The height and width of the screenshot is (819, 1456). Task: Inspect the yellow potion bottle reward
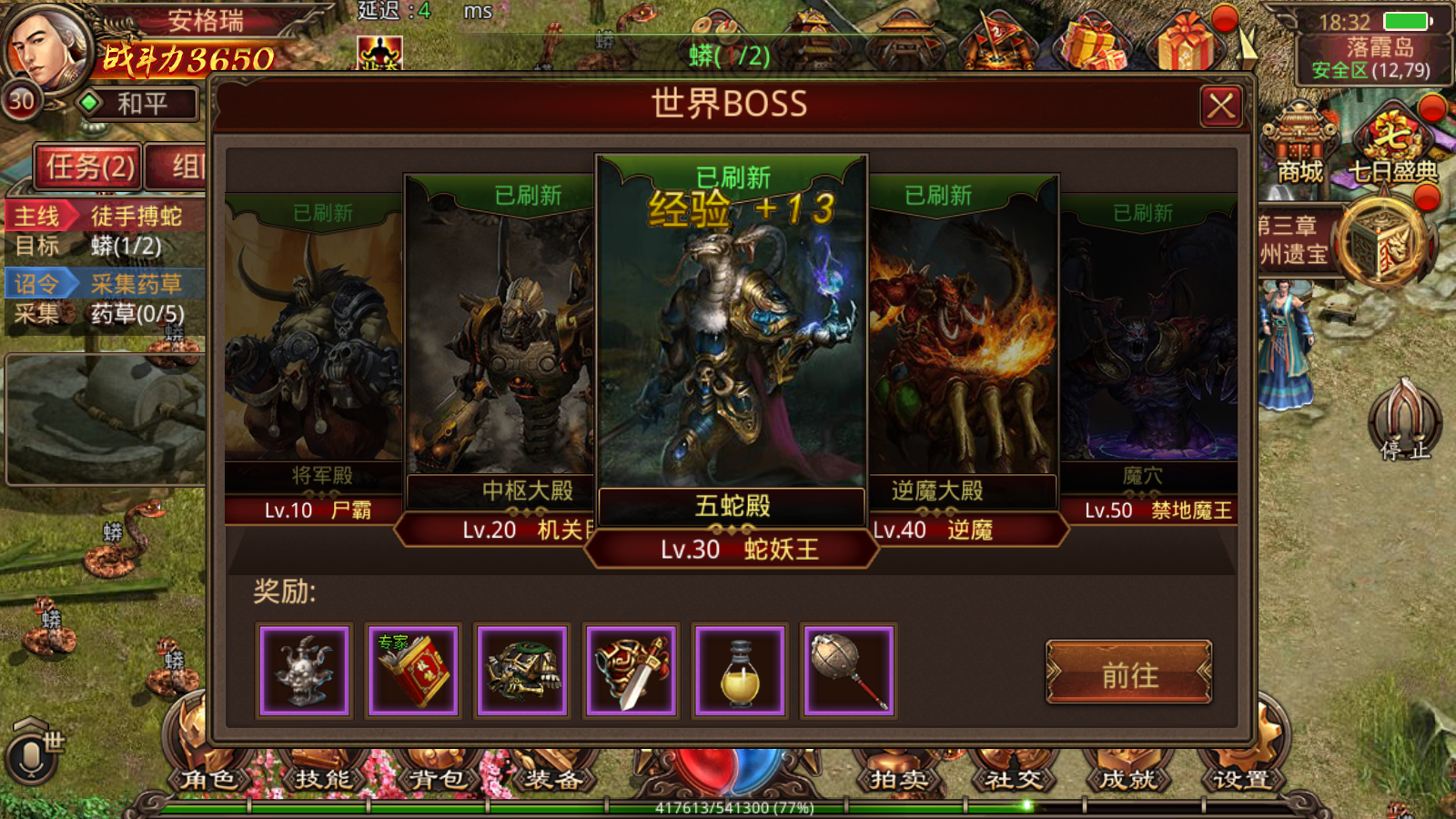pyautogui.click(x=740, y=672)
